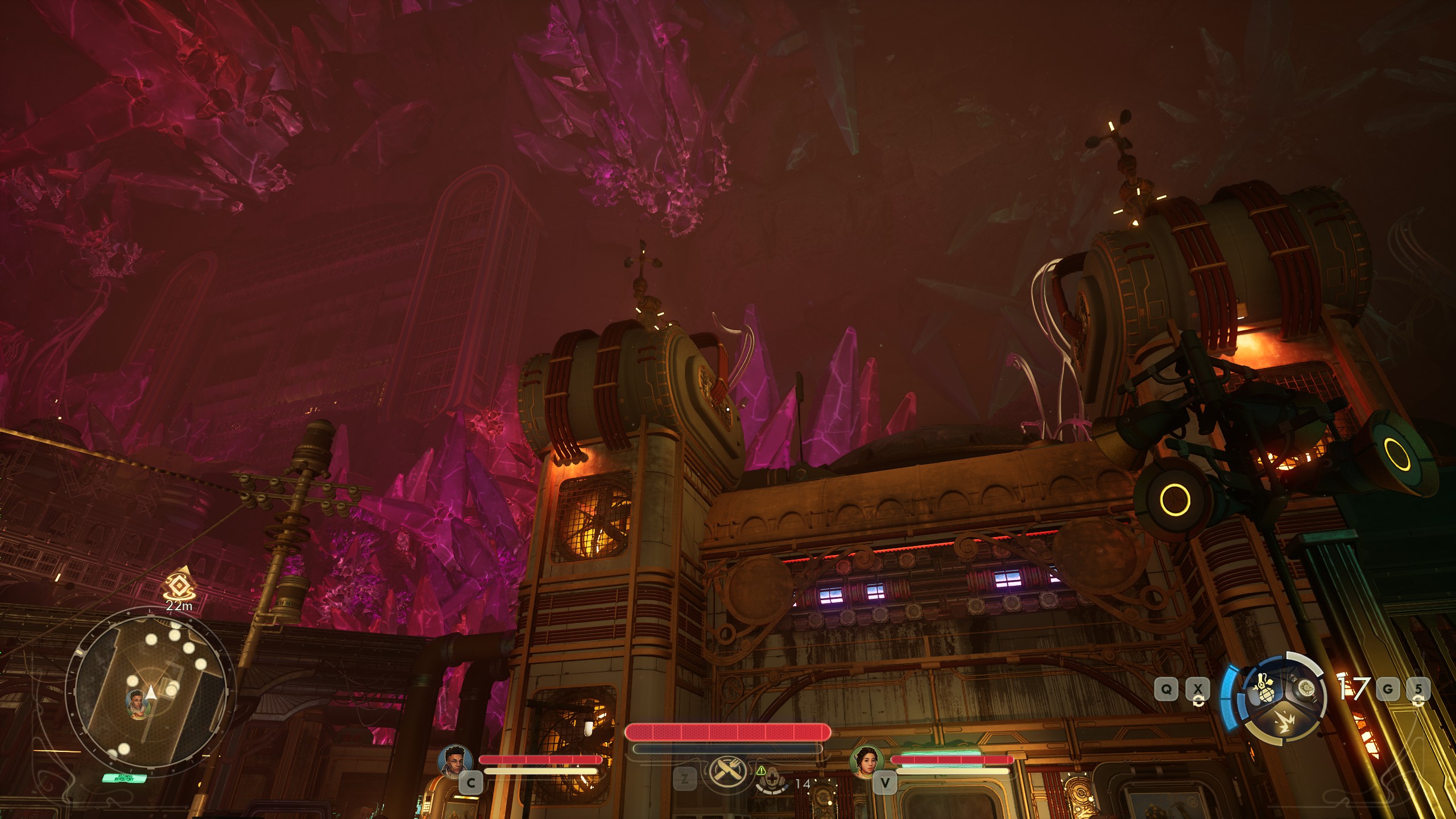Select the female companion's portrait on the right
The image size is (1456, 819).
click(867, 764)
